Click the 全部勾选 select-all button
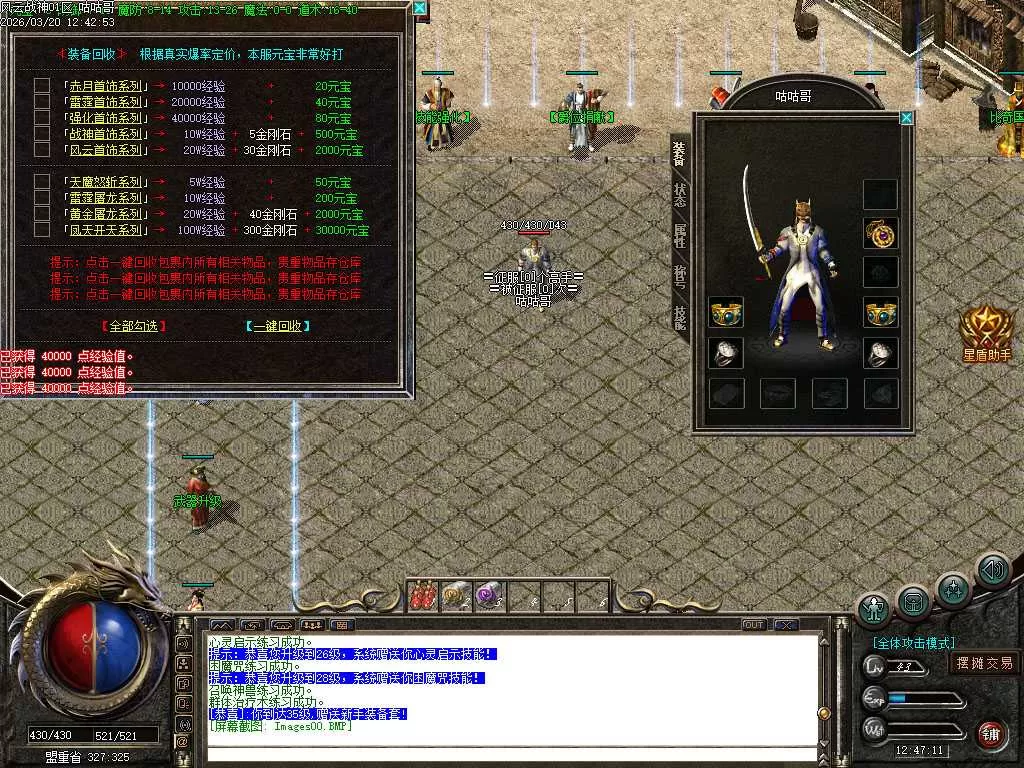The width and height of the screenshot is (1024, 768). tap(134, 326)
